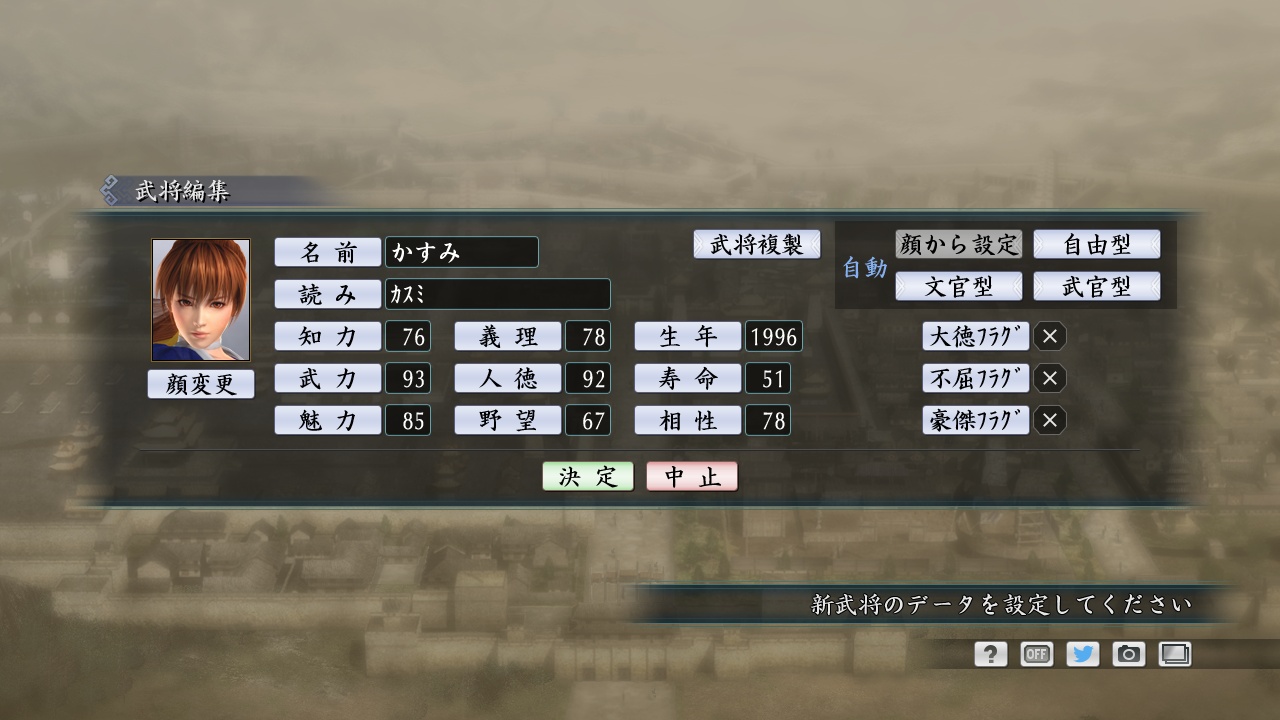1280x720 pixels.
Task: Share screen via the Twitter icon
Action: 1082,654
